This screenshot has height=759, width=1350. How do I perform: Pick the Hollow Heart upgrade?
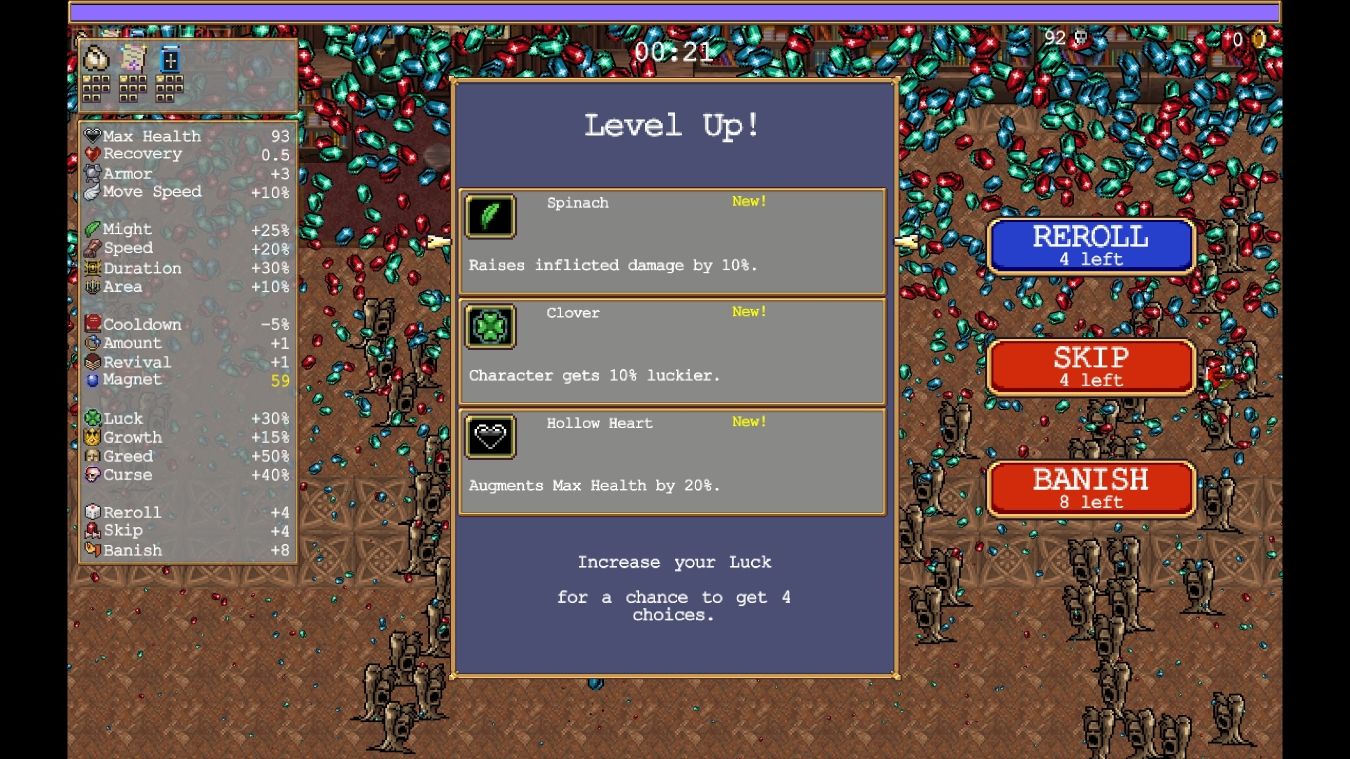point(672,461)
